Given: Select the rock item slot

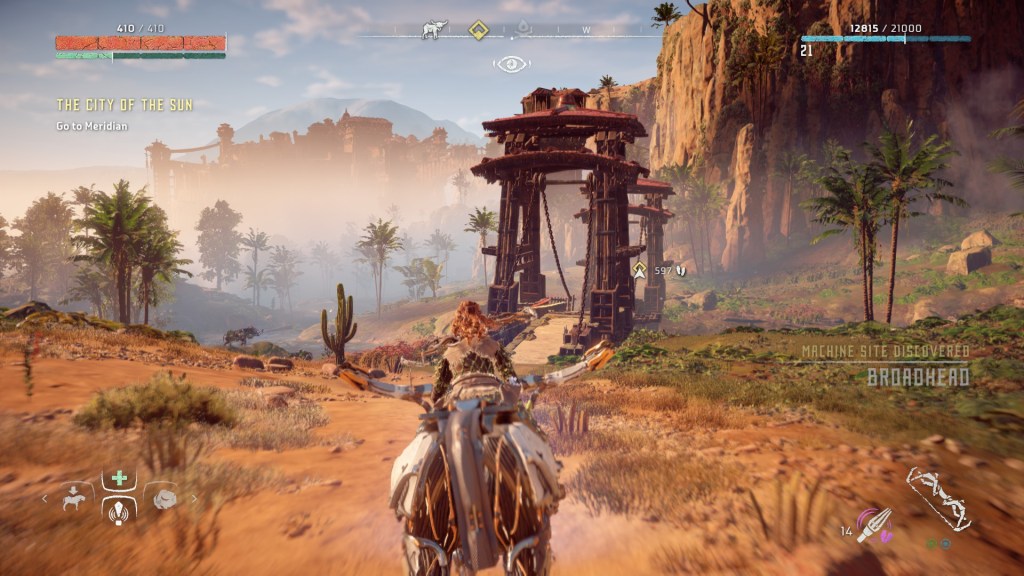Looking at the screenshot, I should [x=164, y=497].
